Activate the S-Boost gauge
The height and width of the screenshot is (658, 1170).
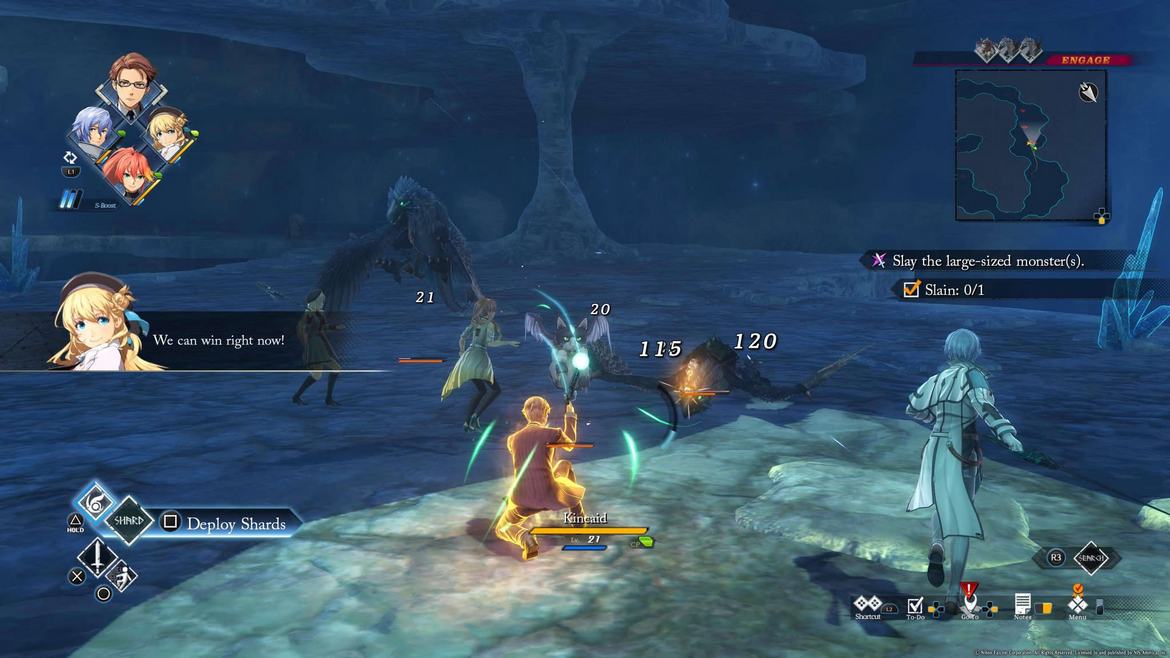pyautogui.click(x=72, y=200)
